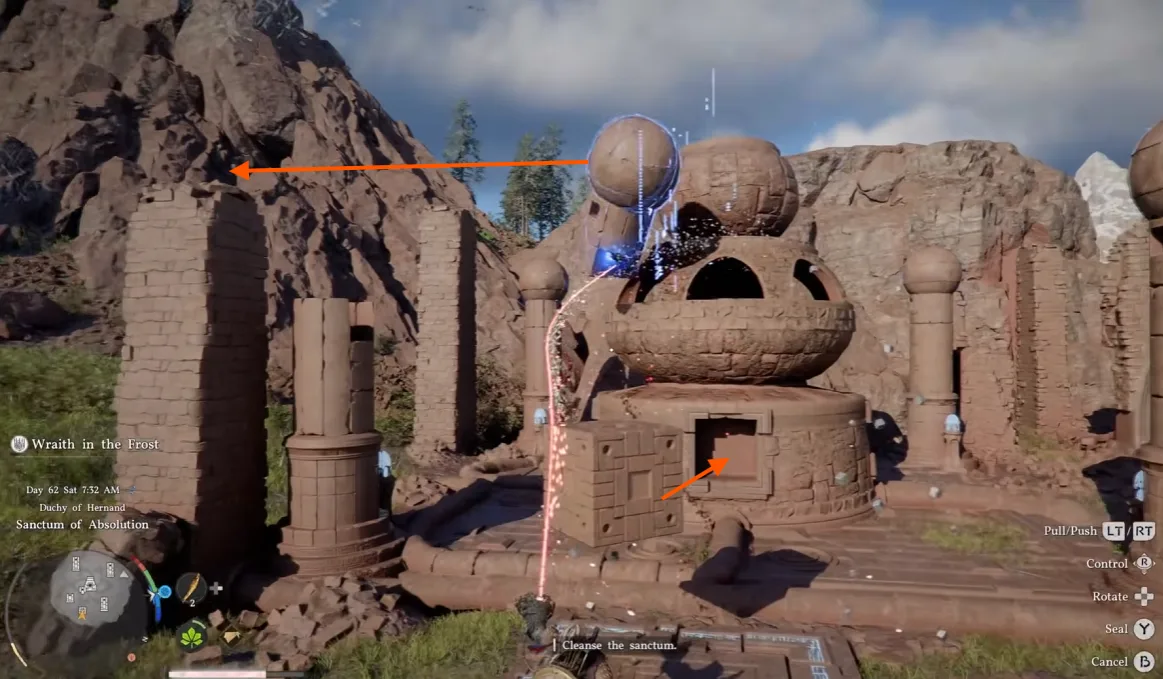Select the fish food item slot
This screenshot has width=1163, height=679.
click(x=191, y=588)
